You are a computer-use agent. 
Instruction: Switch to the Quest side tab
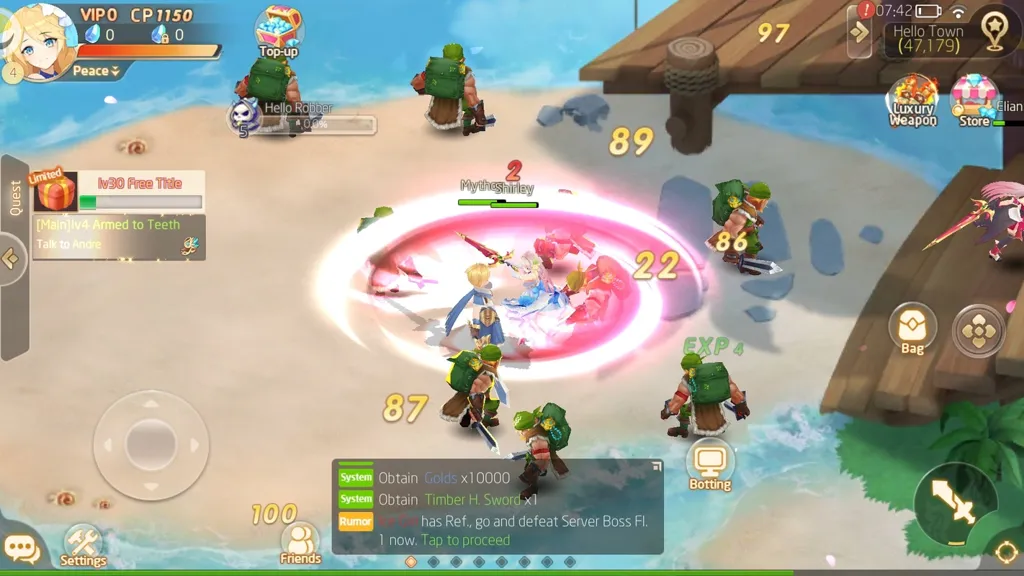pyautogui.click(x=15, y=197)
